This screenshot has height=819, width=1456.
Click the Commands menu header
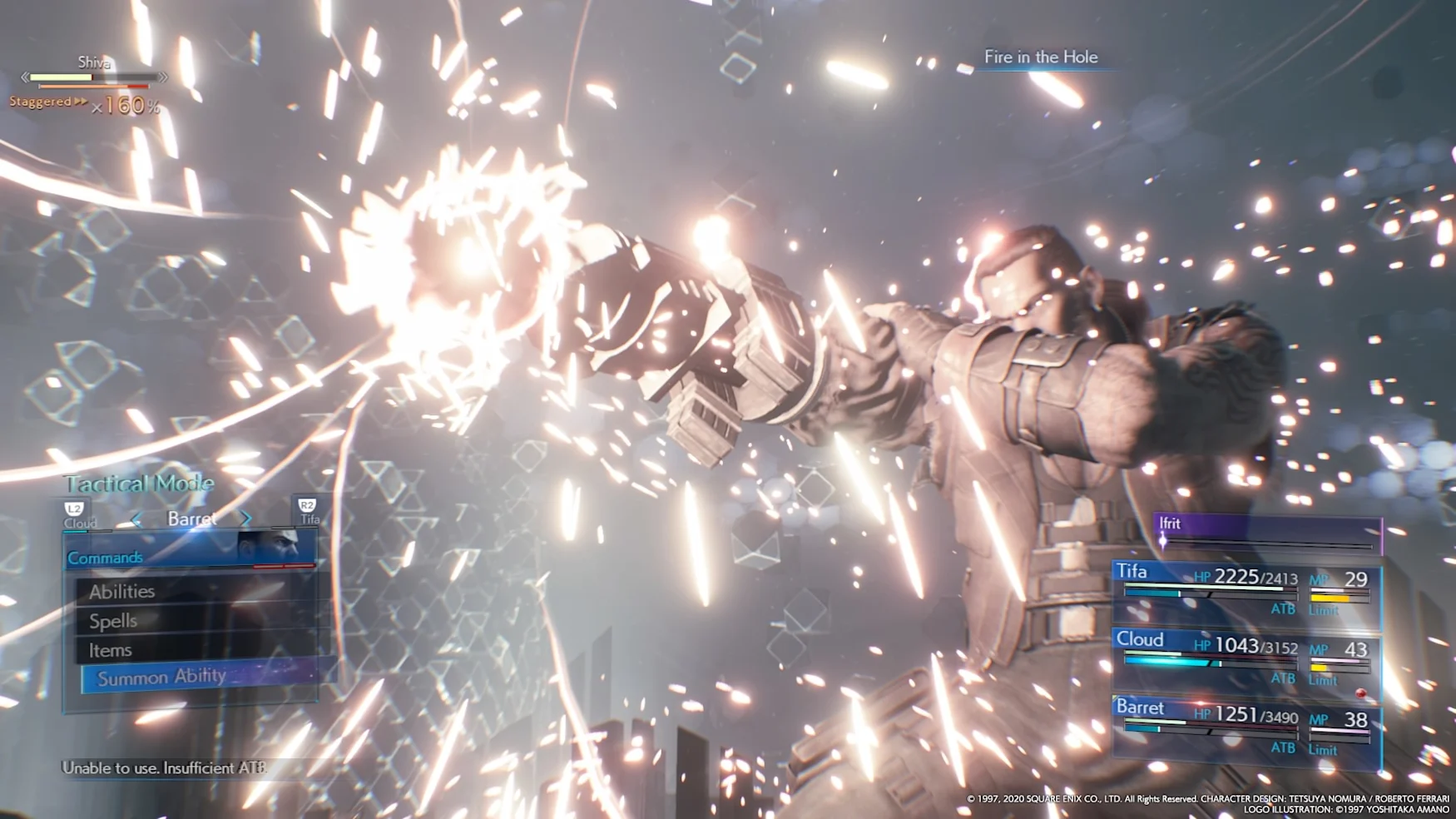coord(190,557)
